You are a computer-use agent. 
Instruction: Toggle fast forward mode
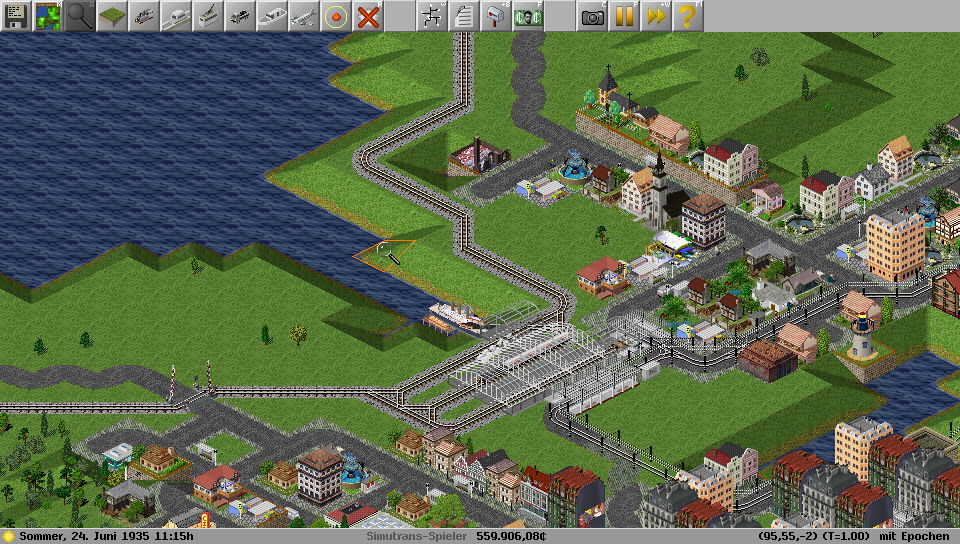click(656, 16)
